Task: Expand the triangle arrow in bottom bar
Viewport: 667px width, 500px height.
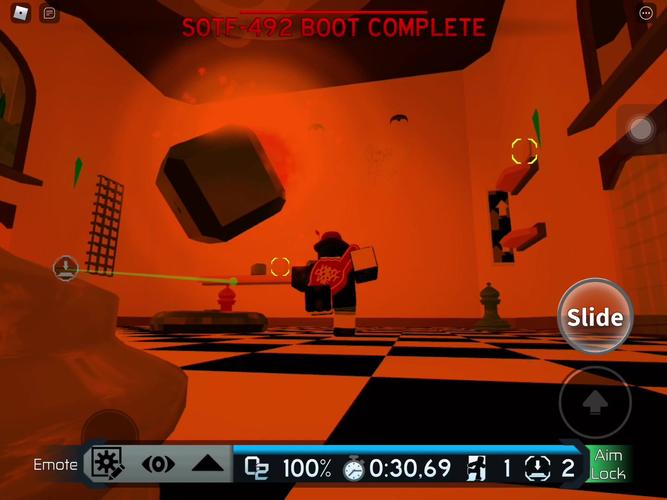Action: (x=207, y=465)
